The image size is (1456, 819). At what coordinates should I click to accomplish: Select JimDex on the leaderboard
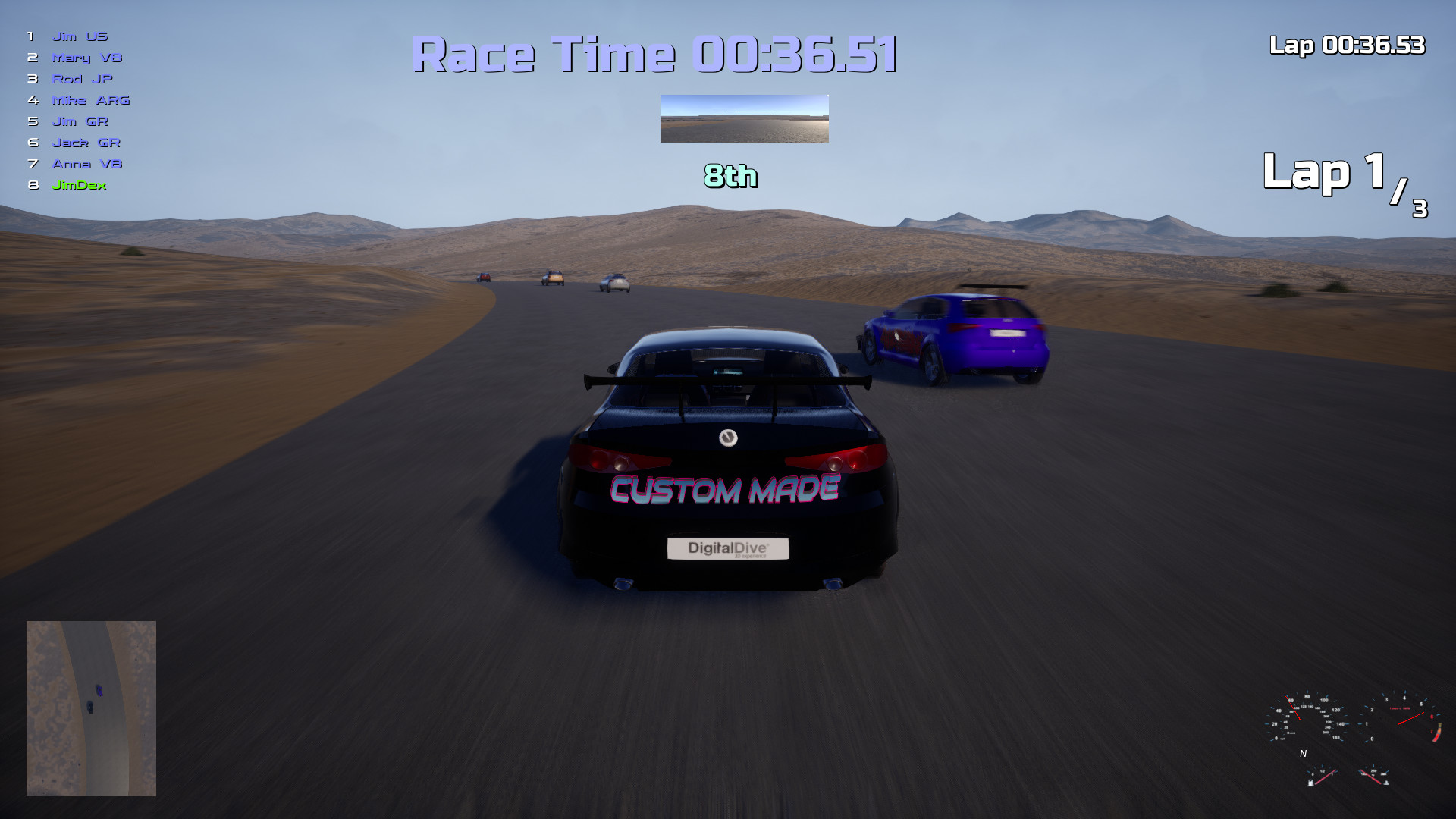click(x=79, y=184)
